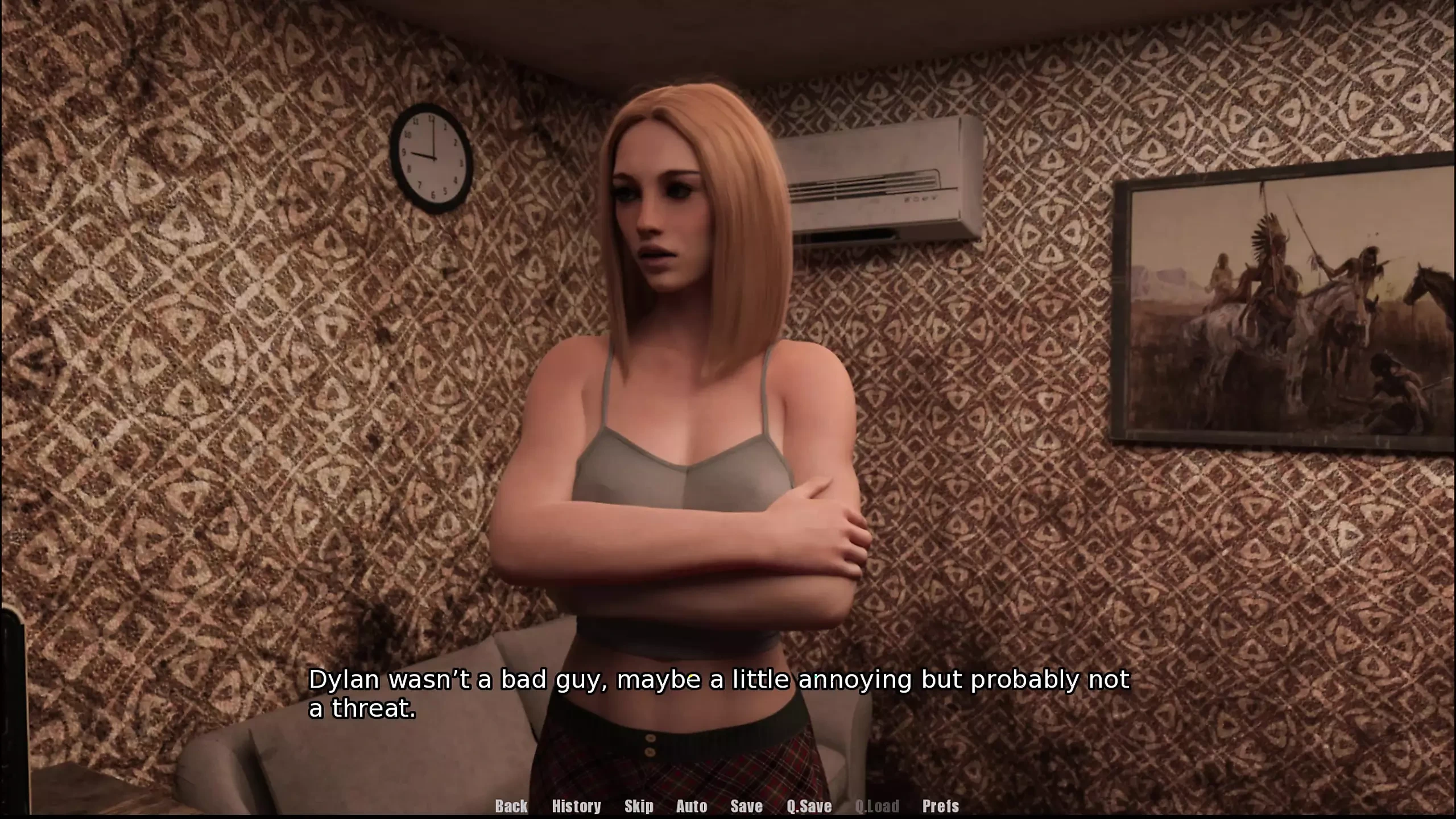
Task: Open the Prefs settings menu
Action: 940,806
